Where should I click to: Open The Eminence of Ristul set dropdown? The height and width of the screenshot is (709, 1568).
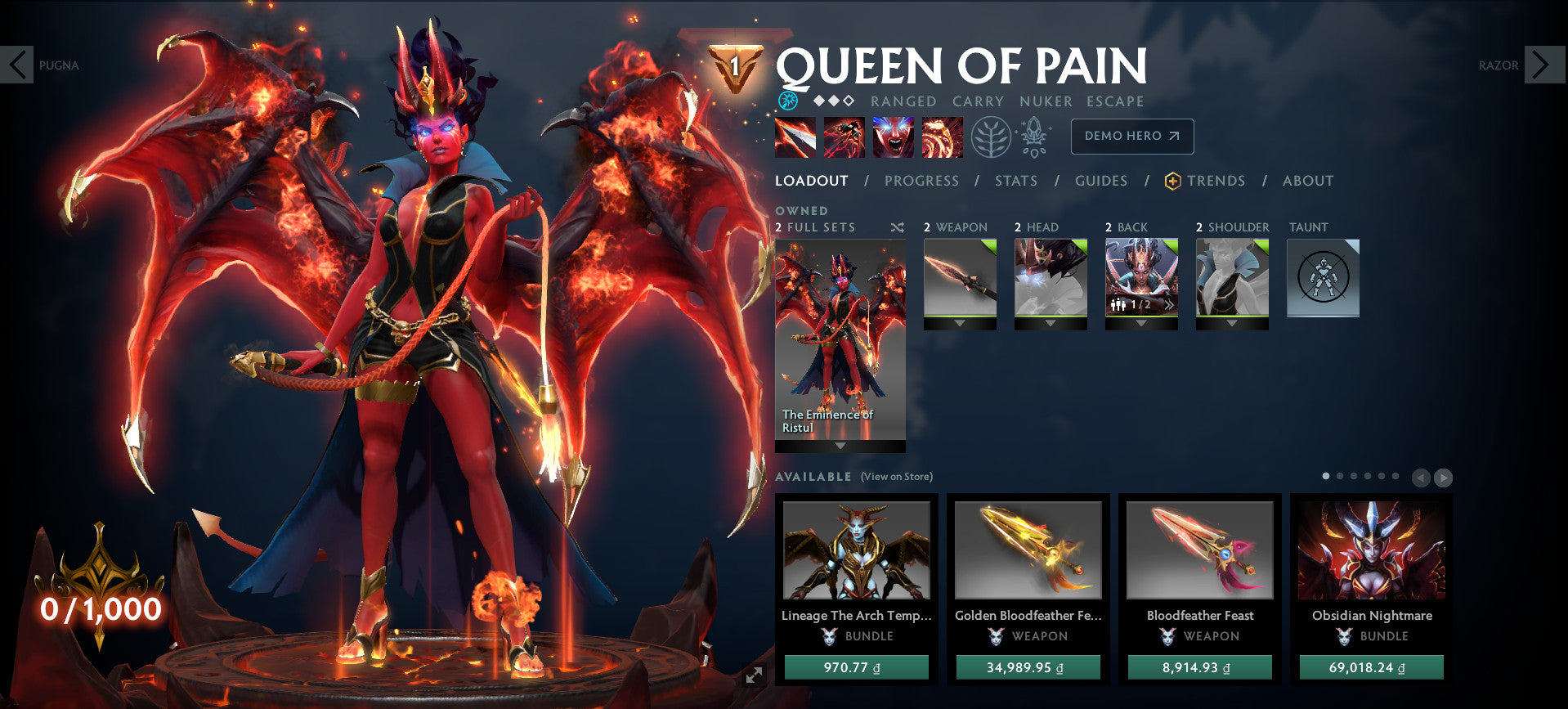839,446
